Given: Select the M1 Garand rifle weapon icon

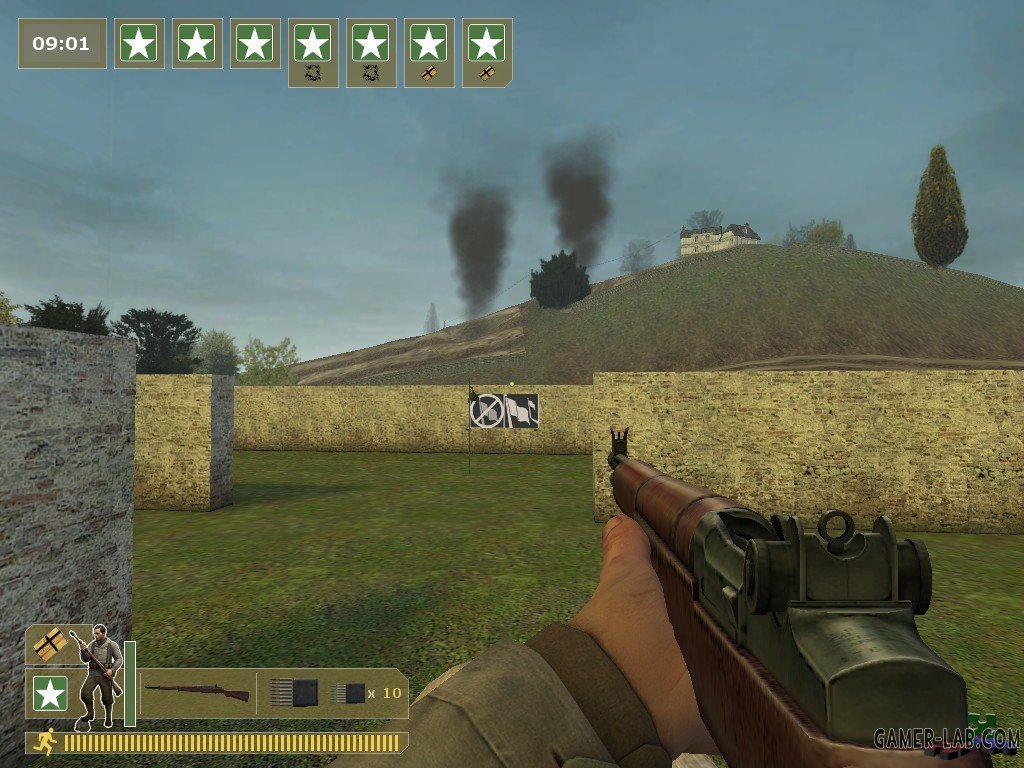Looking at the screenshot, I should click(197, 691).
